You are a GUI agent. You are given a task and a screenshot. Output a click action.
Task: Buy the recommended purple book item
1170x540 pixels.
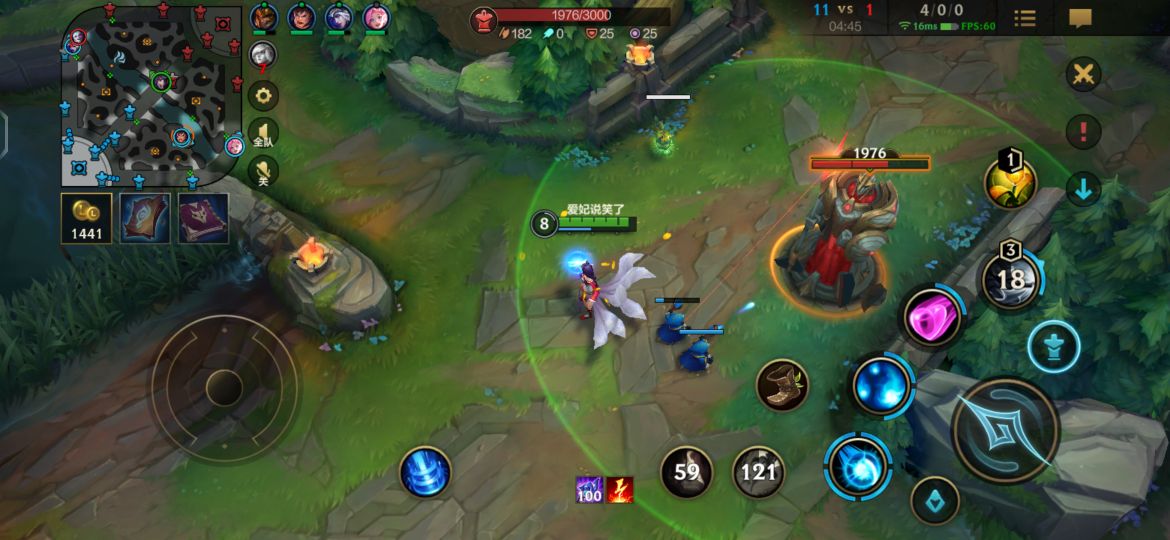tap(203, 217)
